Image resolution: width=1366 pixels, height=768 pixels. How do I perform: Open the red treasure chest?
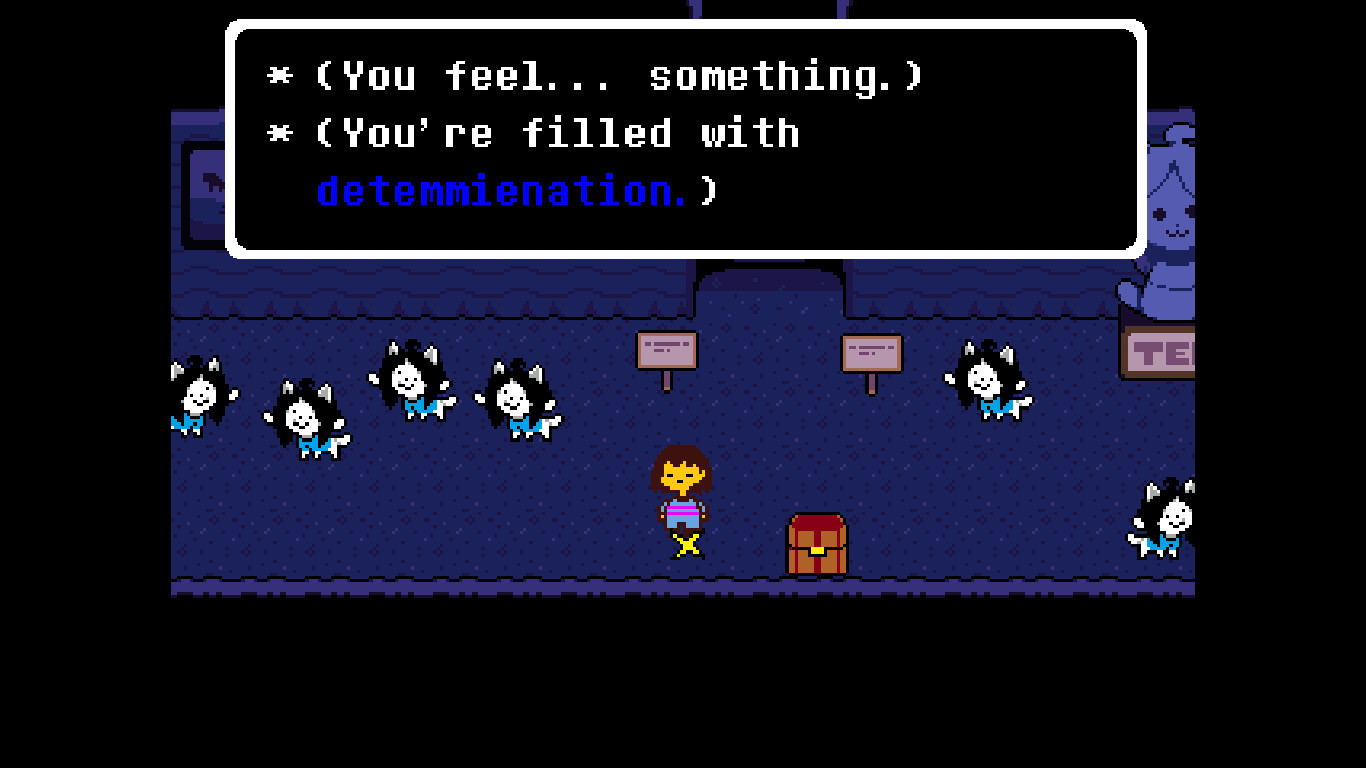point(815,543)
